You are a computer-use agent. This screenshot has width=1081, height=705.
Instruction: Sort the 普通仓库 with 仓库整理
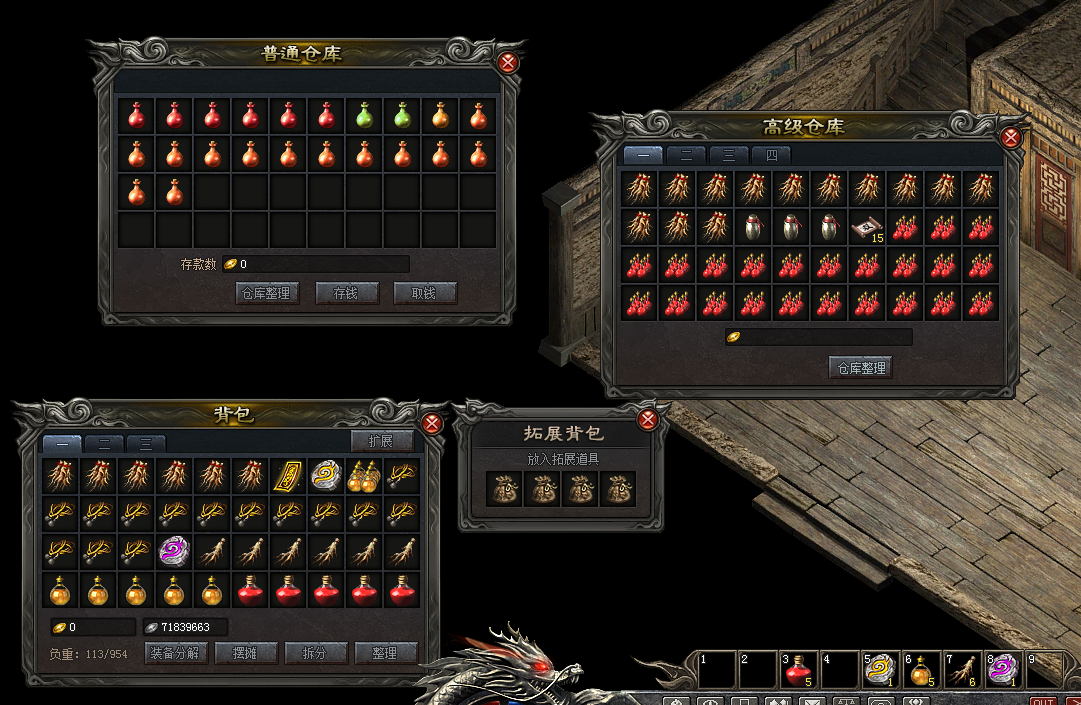click(x=266, y=293)
